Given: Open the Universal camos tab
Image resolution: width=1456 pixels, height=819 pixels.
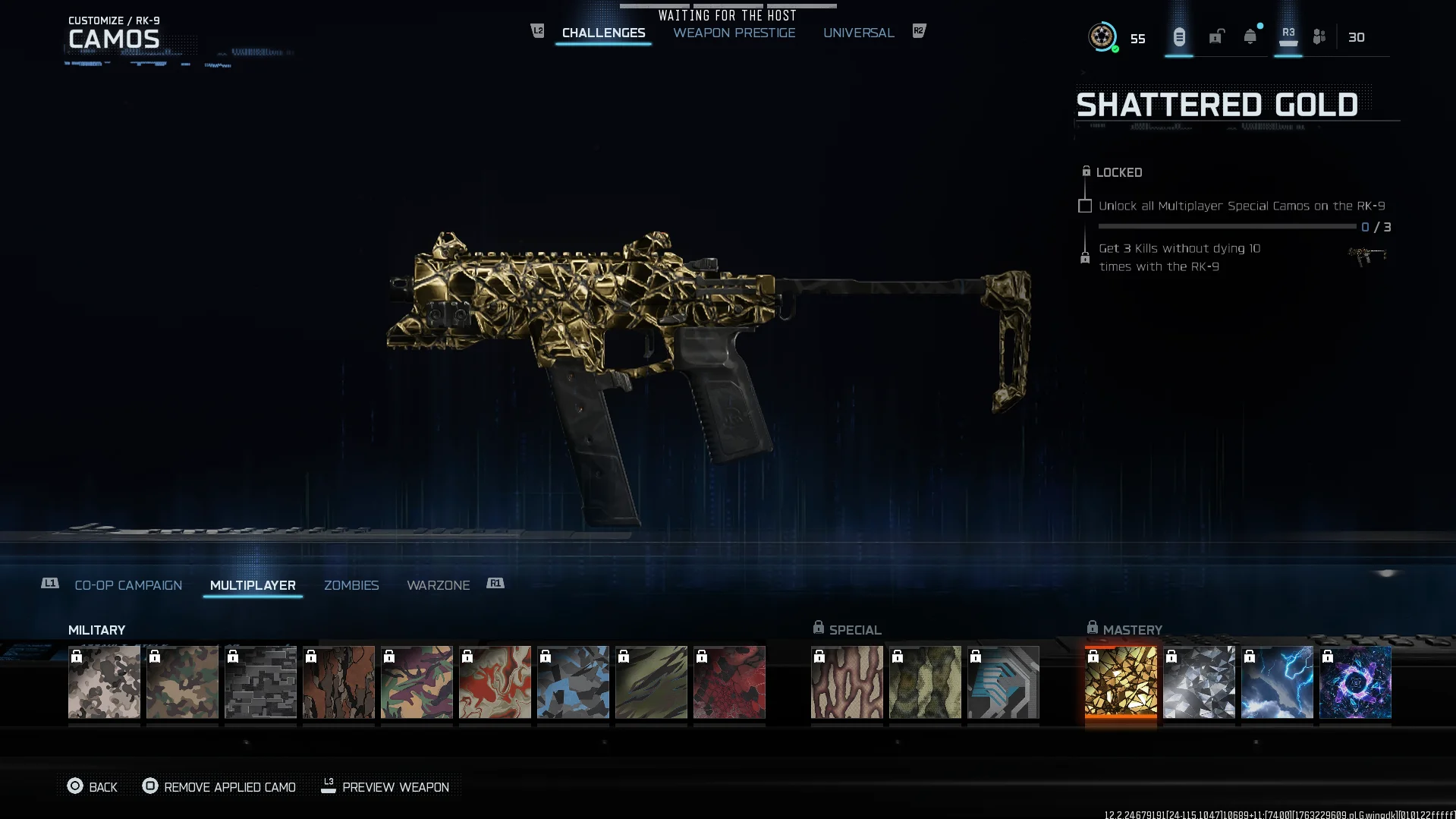Looking at the screenshot, I should [858, 33].
